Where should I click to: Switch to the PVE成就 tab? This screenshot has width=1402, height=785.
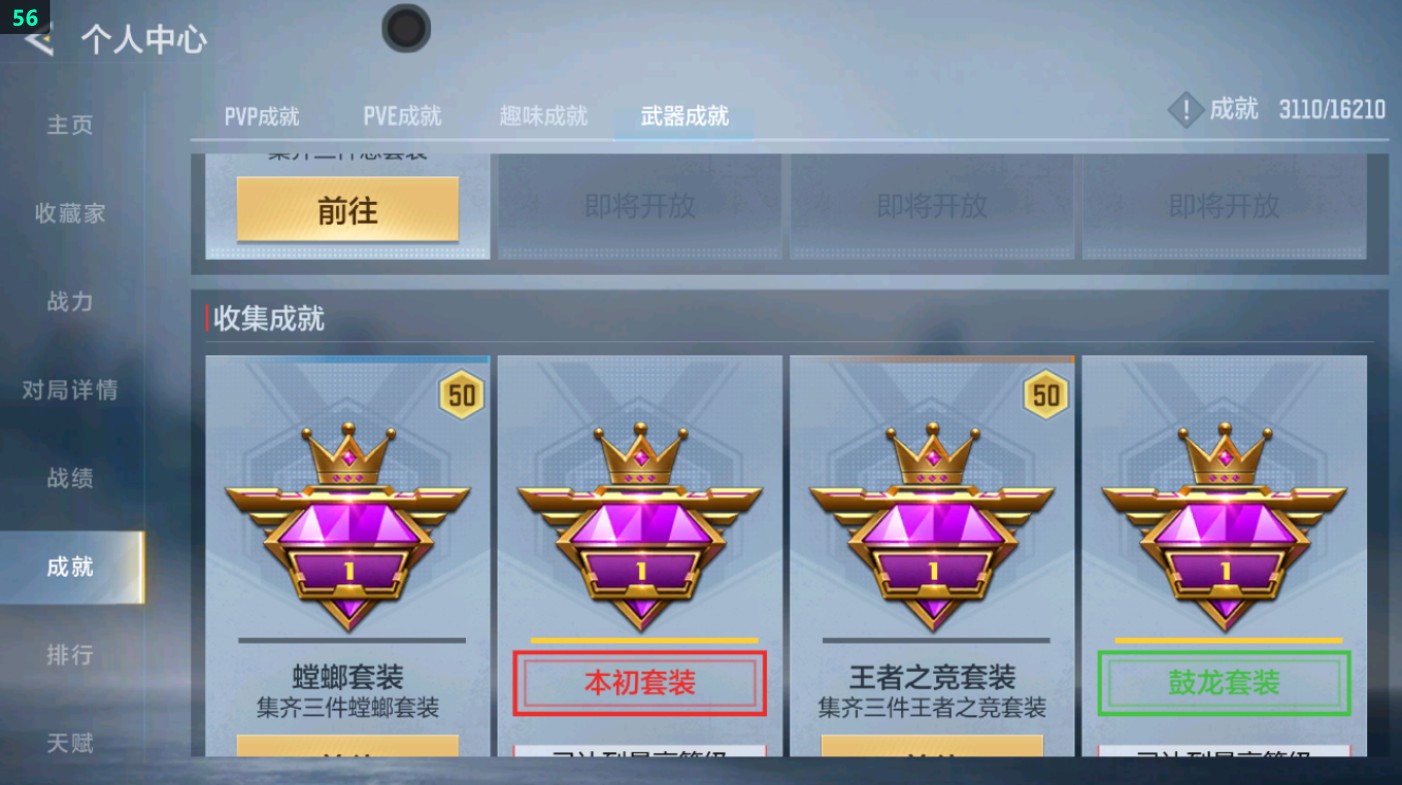click(402, 116)
